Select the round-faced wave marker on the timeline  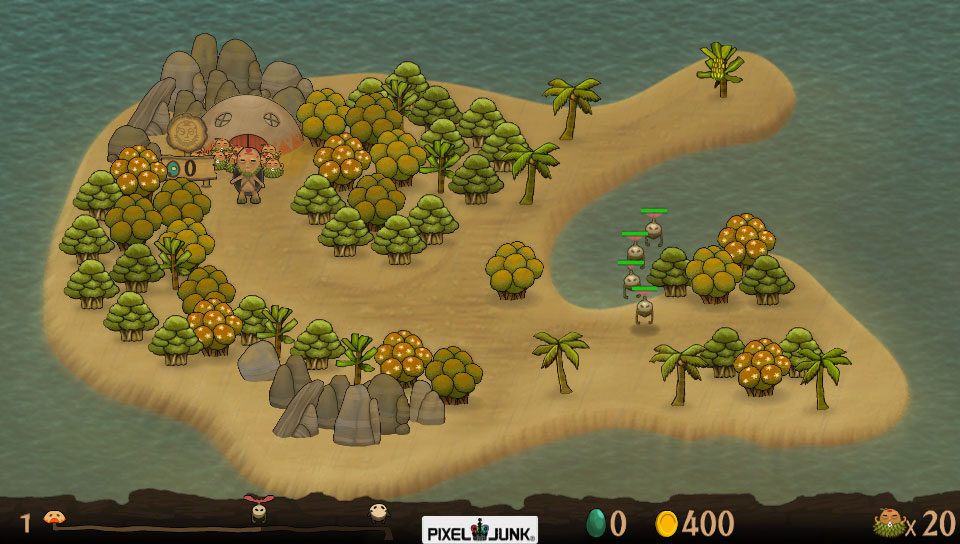(378, 512)
